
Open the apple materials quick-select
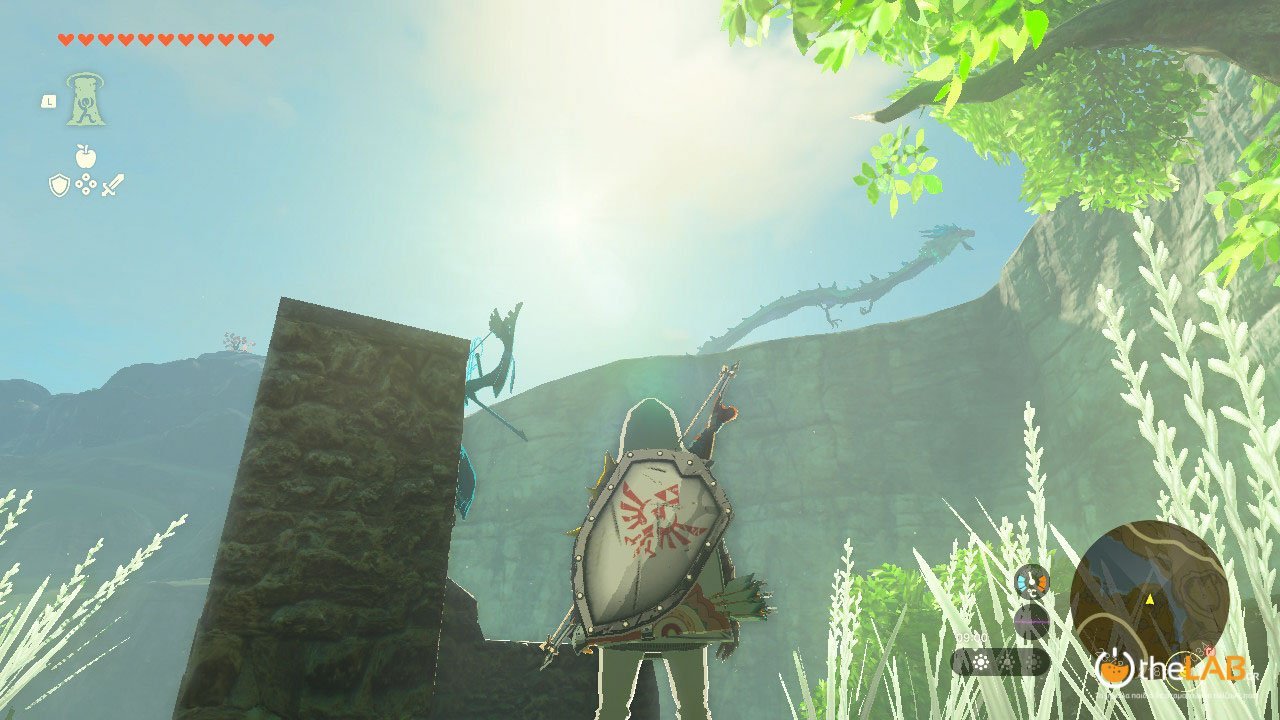click(85, 156)
